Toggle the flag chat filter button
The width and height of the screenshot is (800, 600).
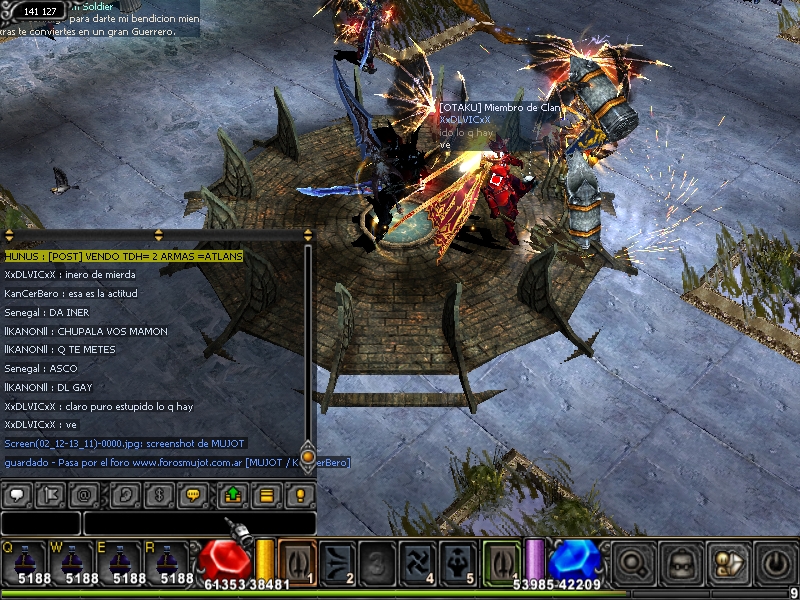53,494
